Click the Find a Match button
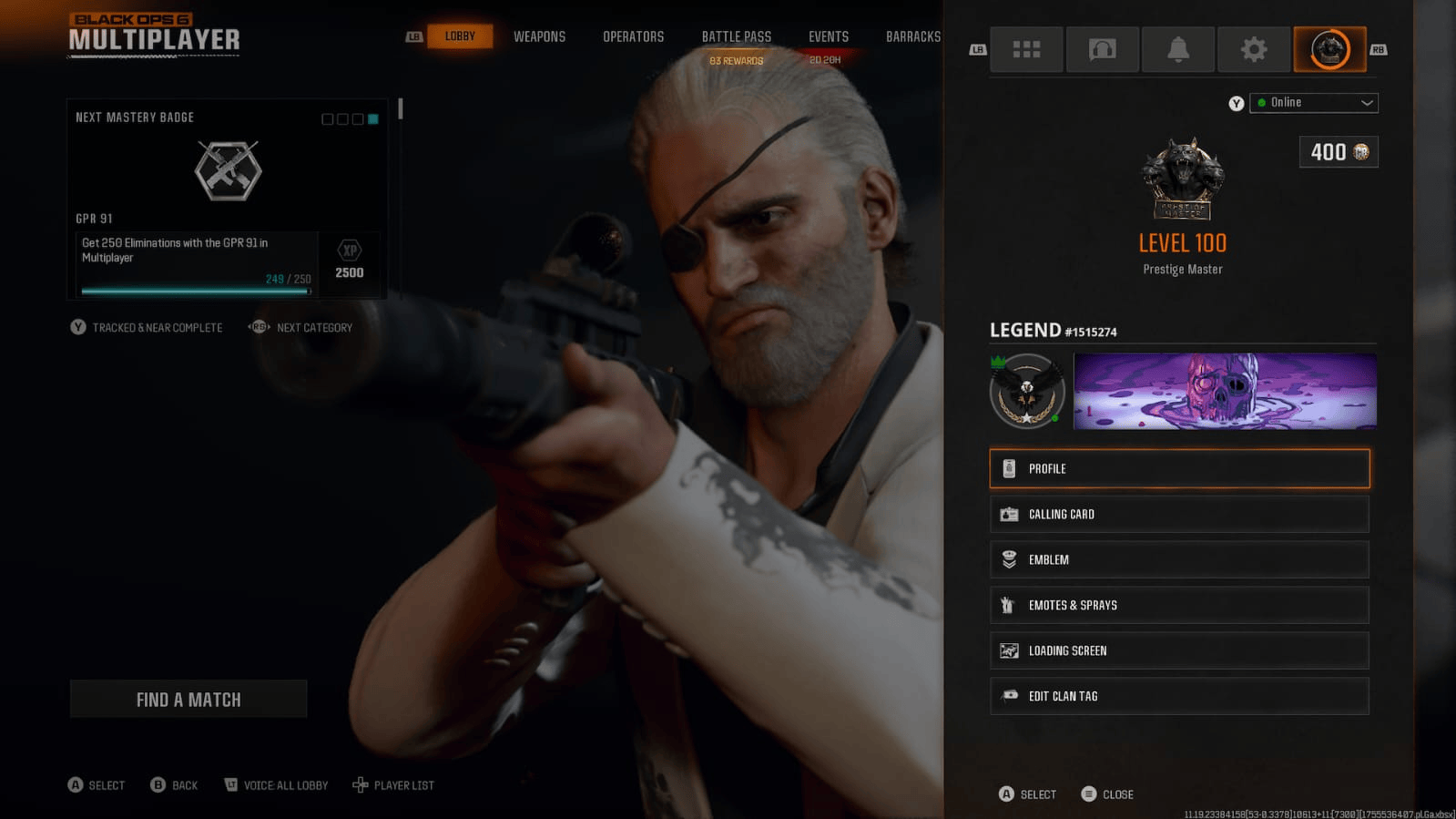This screenshot has width=1456, height=819. [x=188, y=699]
